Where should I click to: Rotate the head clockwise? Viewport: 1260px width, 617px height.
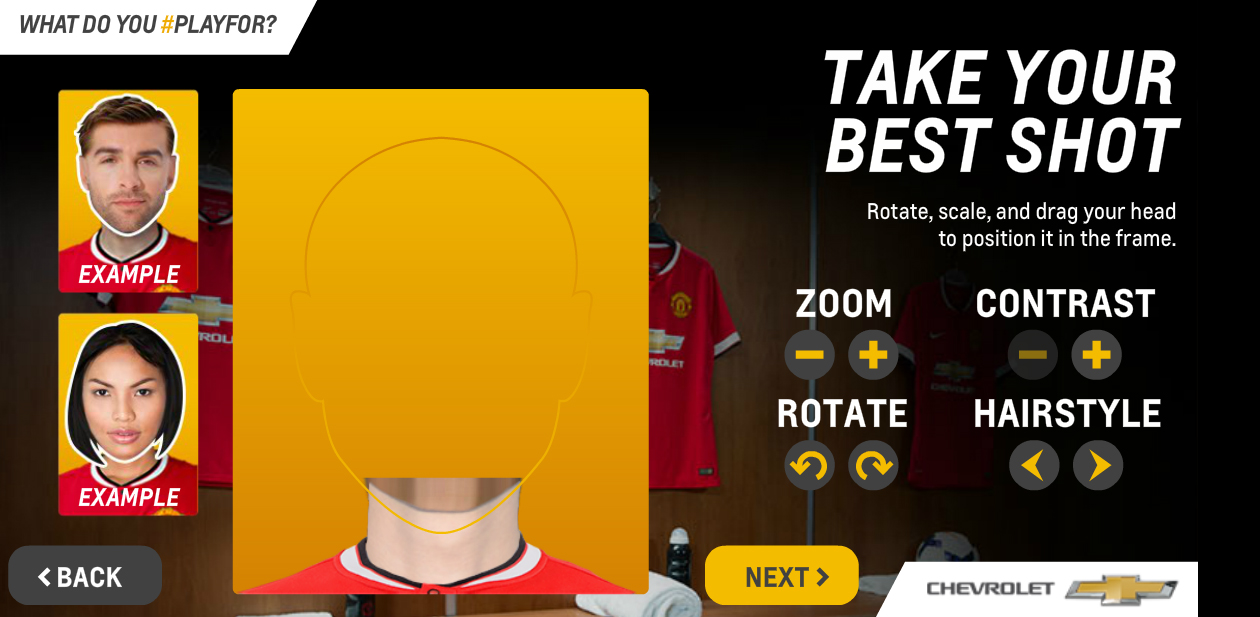pos(873,465)
